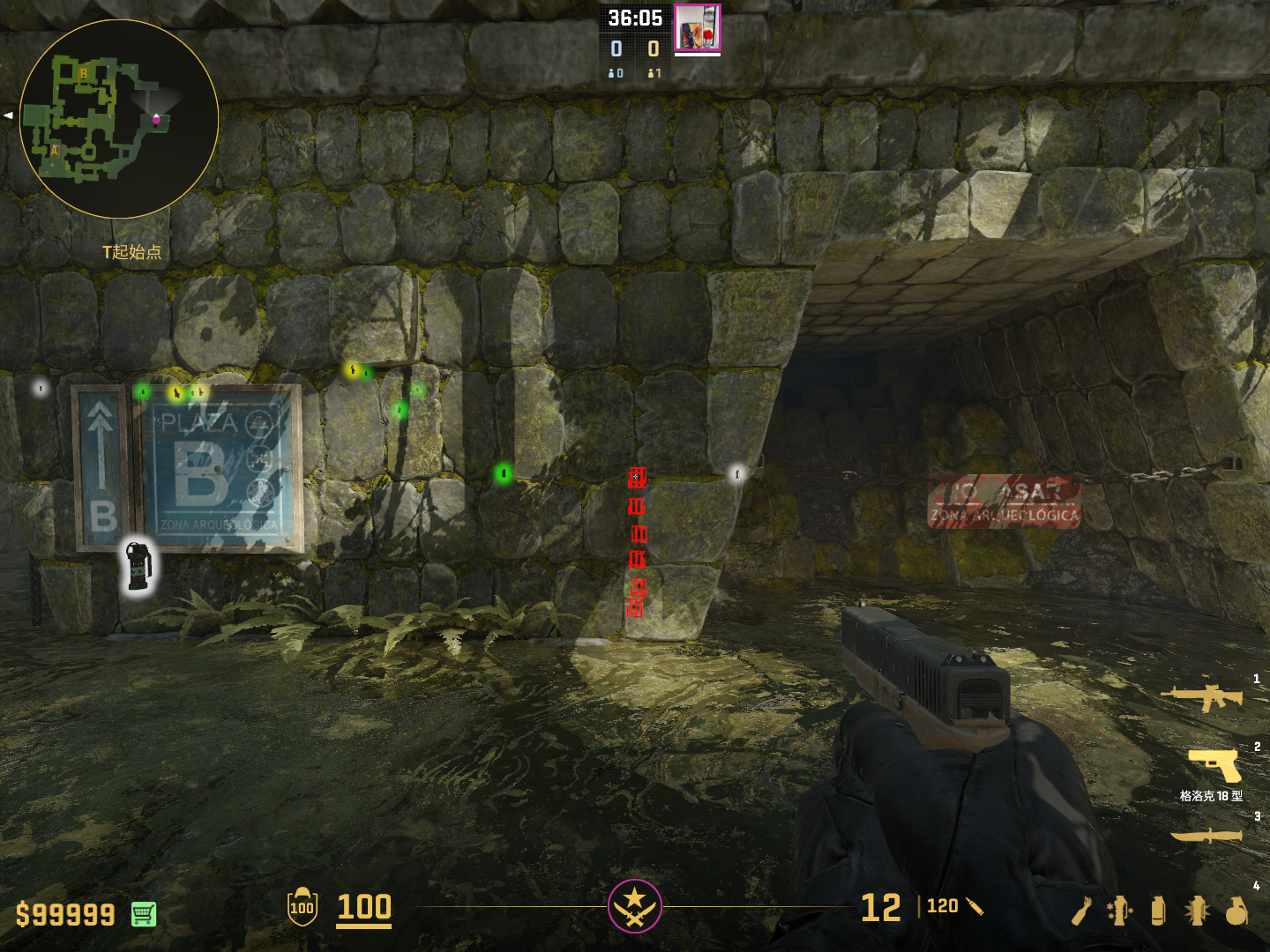The height and width of the screenshot is (952, 1270).
Task: Click the player avatar beside the score
Action: 697,27
